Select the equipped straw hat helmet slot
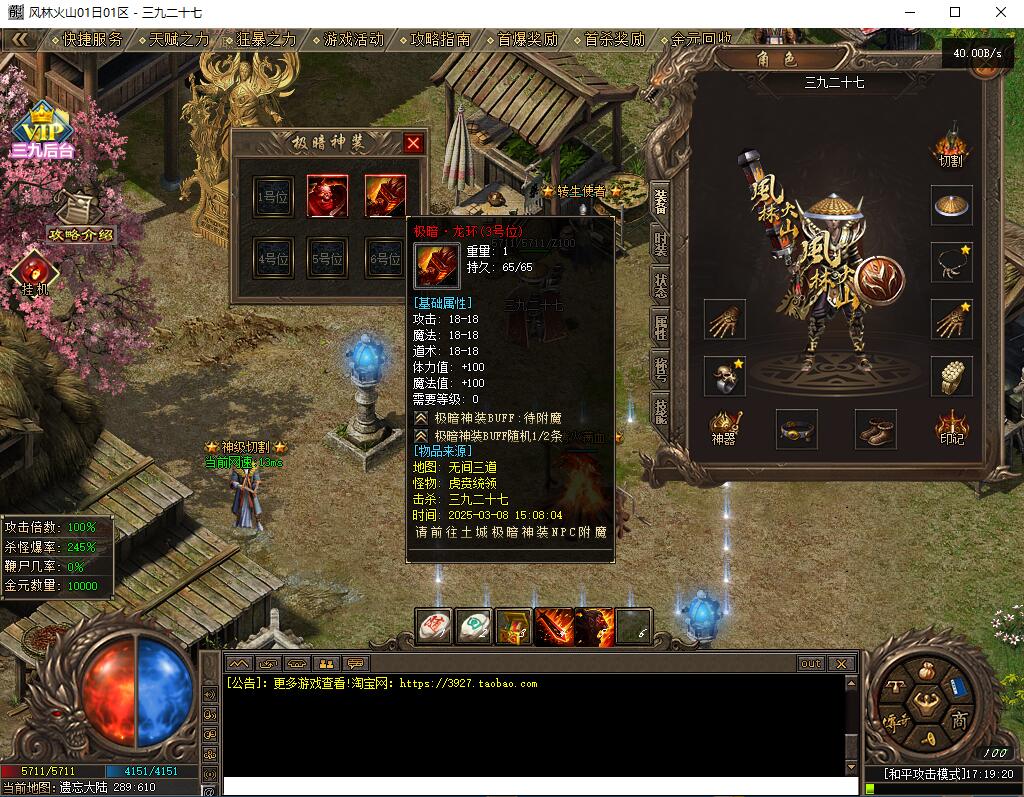This screenshot has height=797, width=1024. point(951,205)
